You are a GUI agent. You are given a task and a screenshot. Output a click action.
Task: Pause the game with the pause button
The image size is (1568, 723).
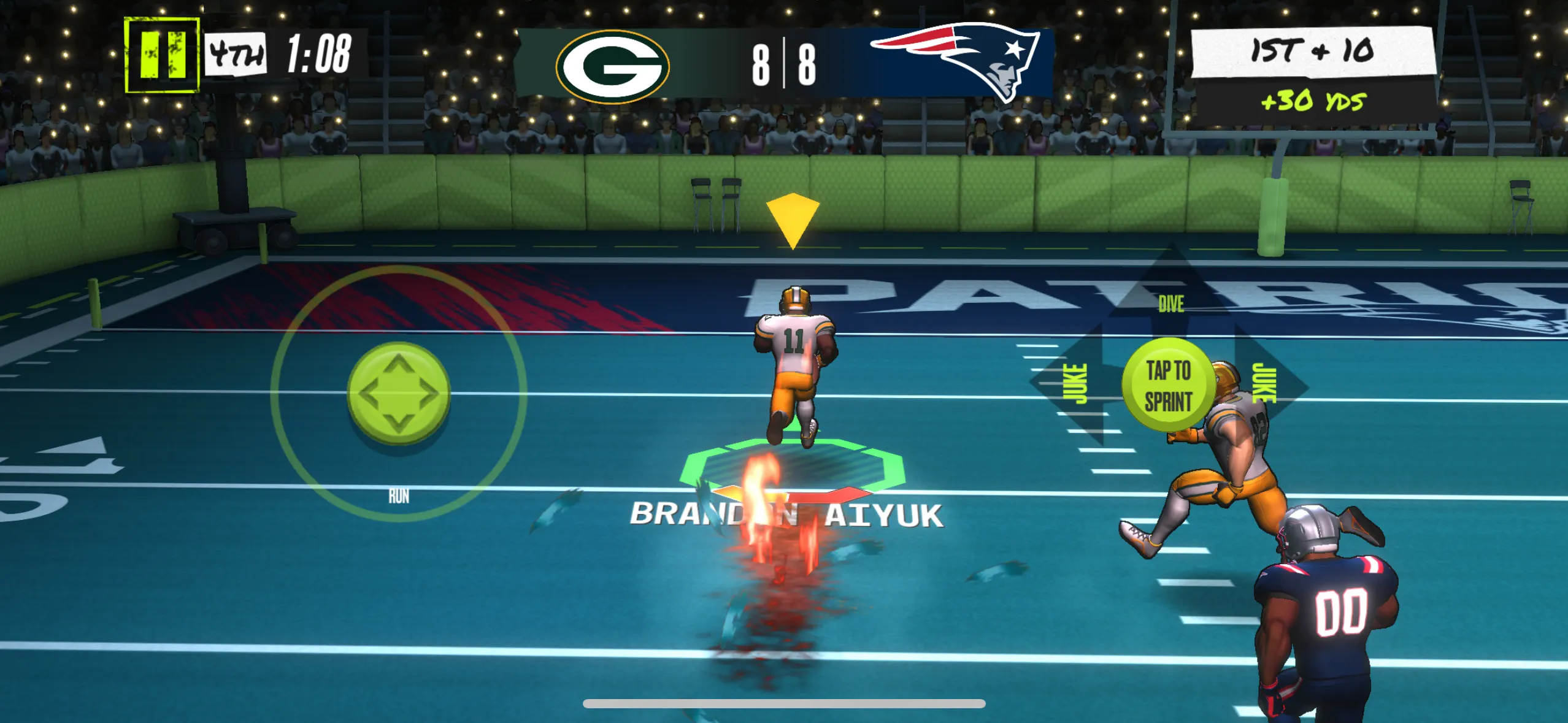pos(162,55)
